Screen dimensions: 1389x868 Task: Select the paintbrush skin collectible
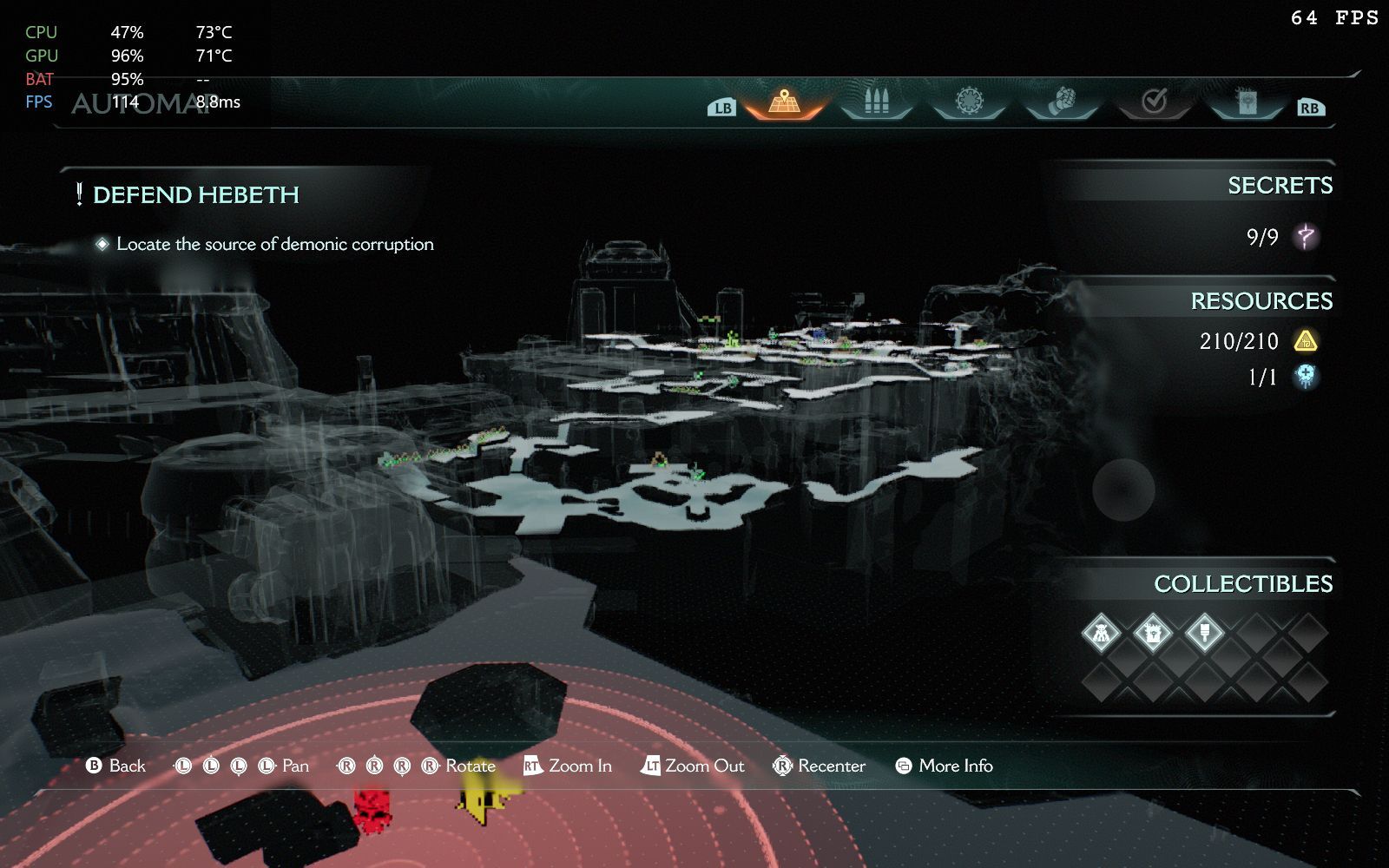coord(1204,634)
